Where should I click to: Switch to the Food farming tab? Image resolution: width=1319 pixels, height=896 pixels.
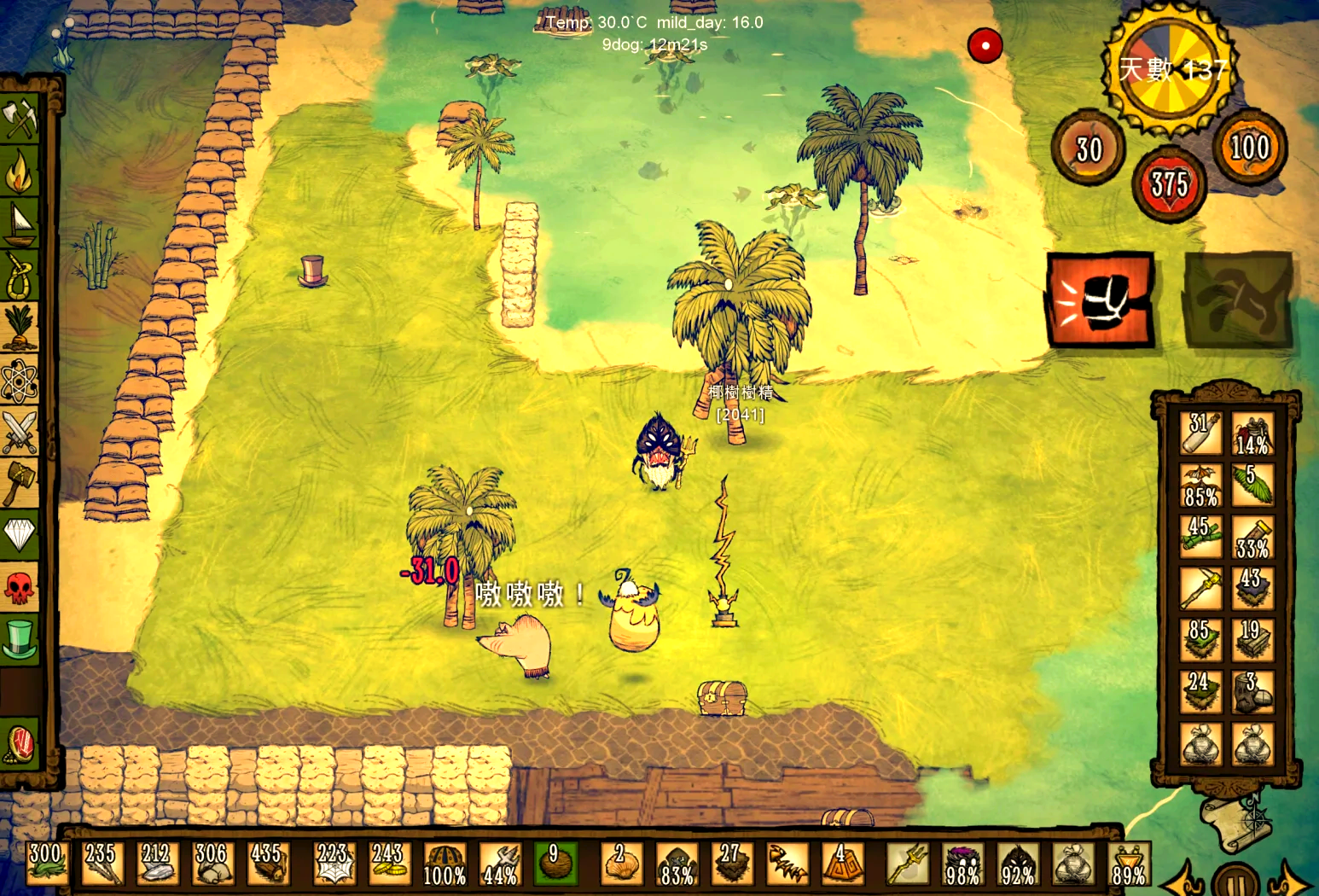(20, 329)
